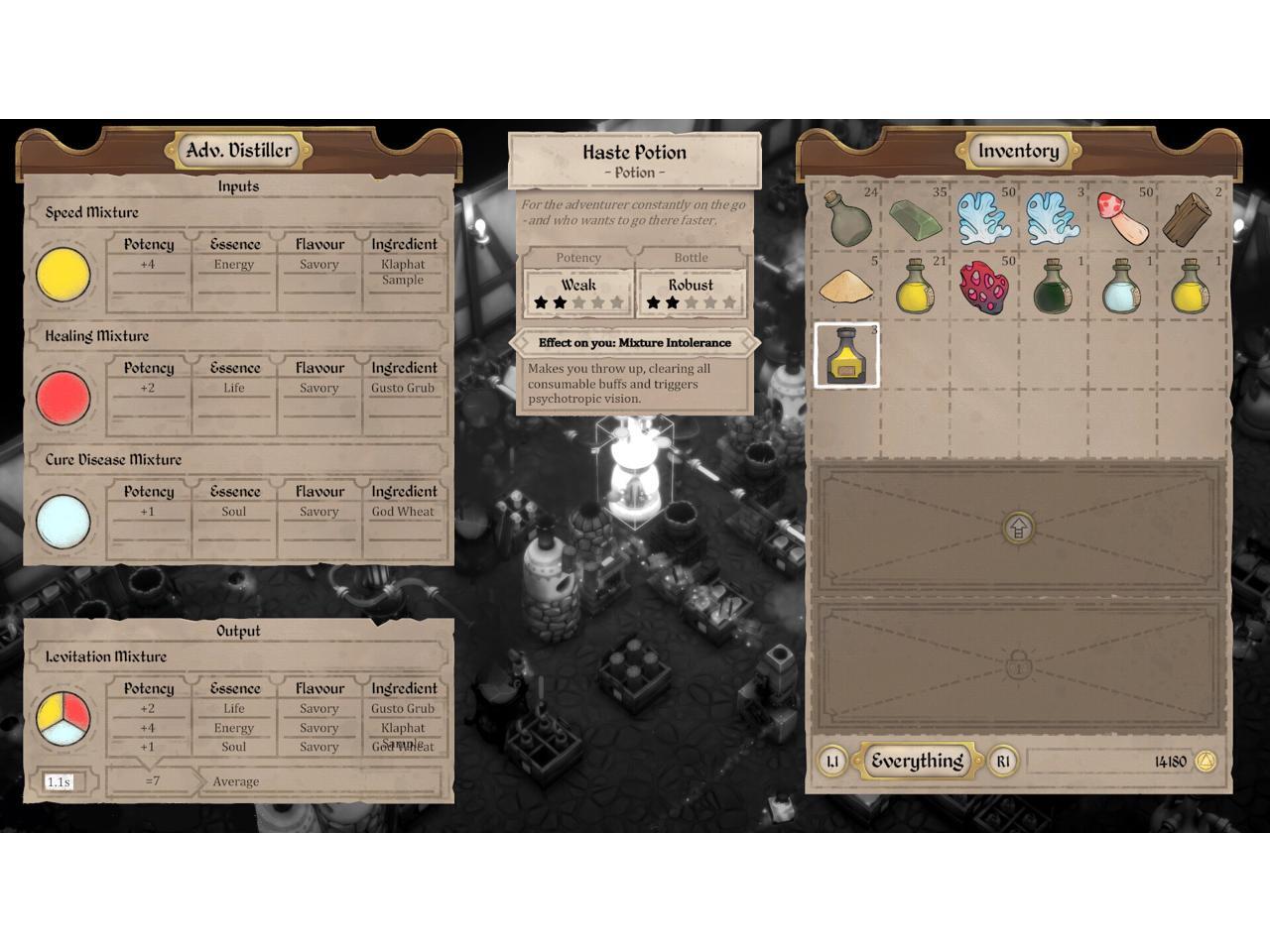This screenshot has width=1270, height=952.
Task: Select the empty glass bottle stack
Action: point(846,217)
